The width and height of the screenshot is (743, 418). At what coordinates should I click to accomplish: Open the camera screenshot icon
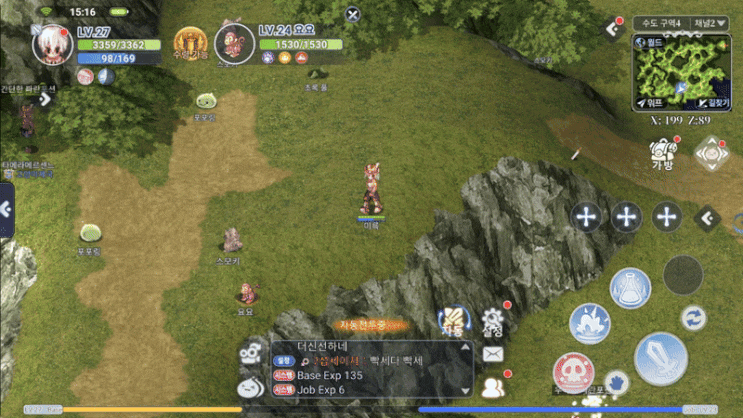[x=713, y=153]
